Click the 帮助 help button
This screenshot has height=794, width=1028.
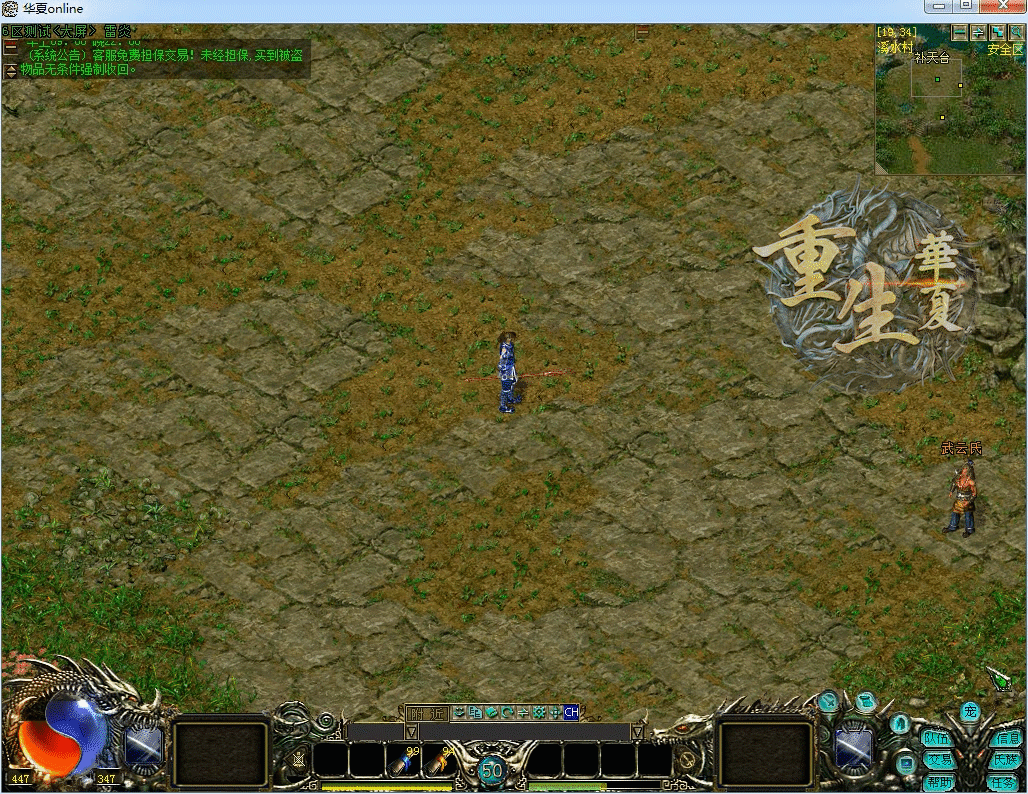[937, 782]
